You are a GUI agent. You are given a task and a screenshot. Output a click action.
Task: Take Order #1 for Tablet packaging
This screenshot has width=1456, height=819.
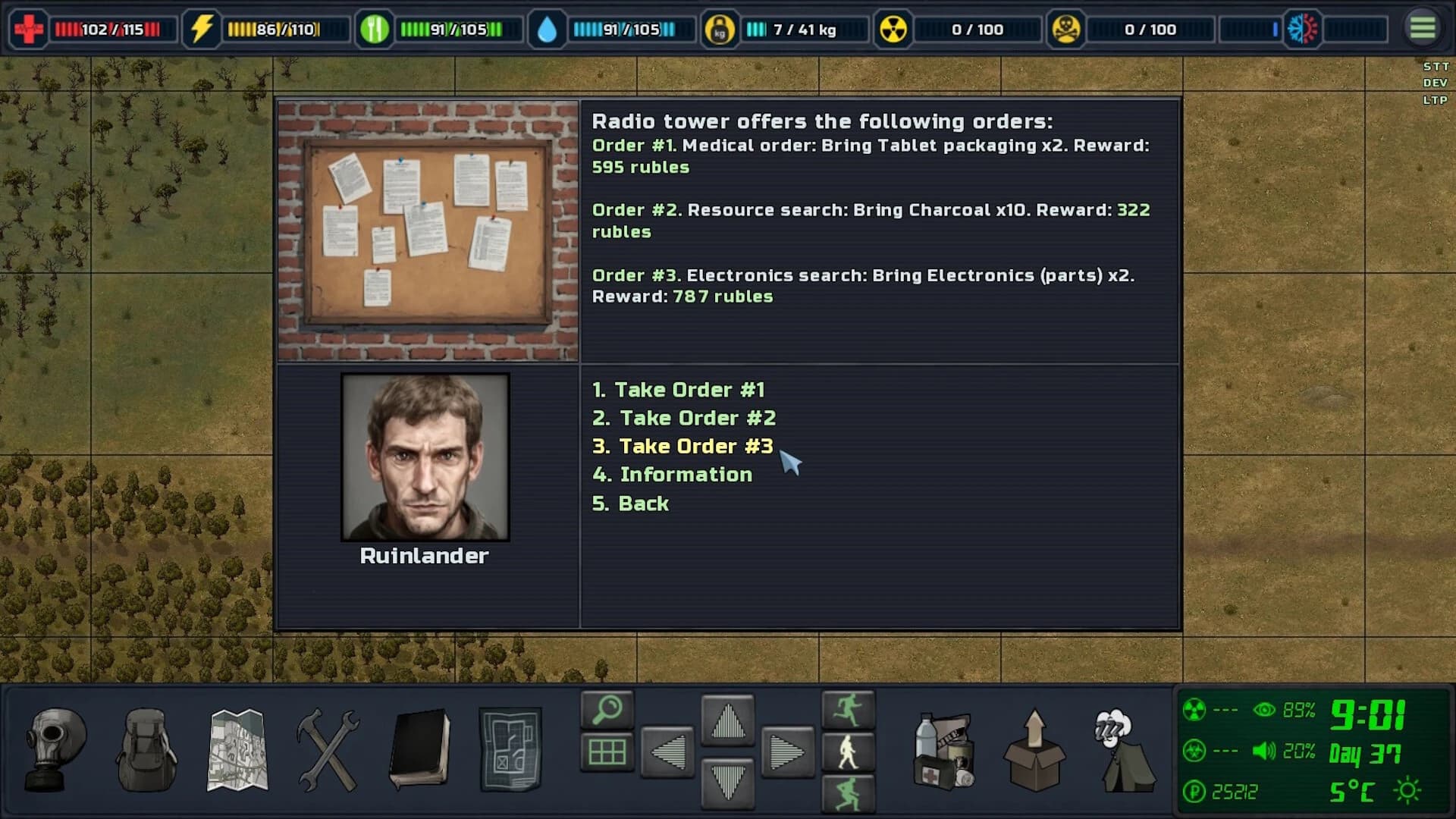point(678,389)
